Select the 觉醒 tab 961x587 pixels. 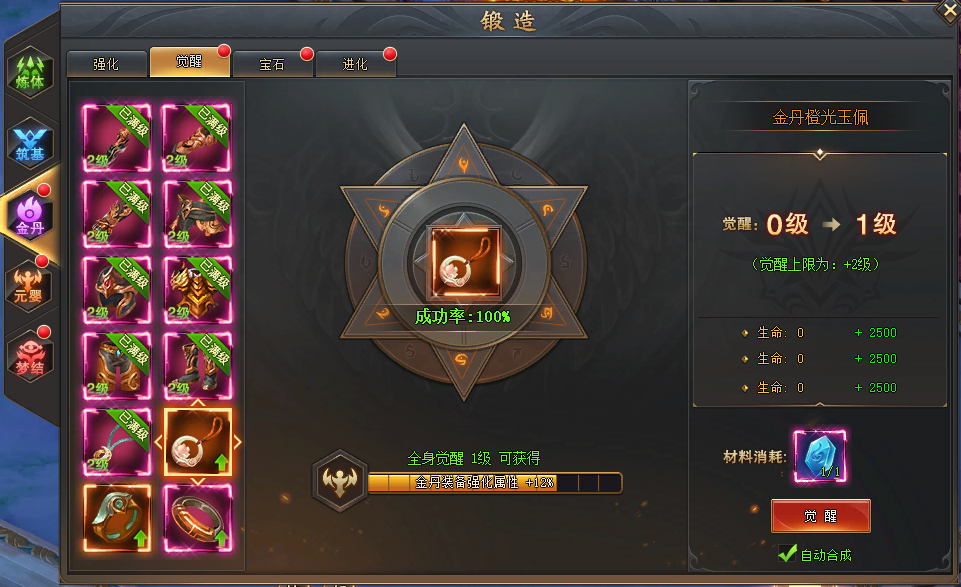(x=189, y=62)
